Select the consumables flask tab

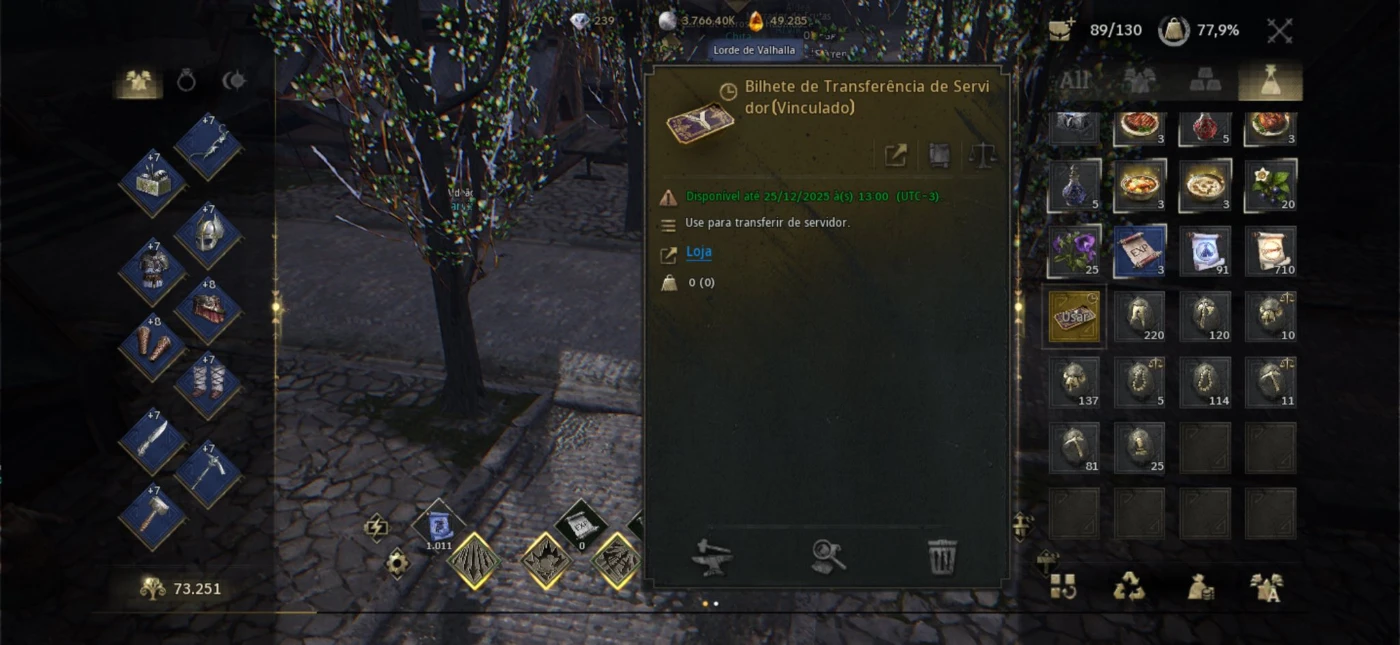pos(1270,82)
